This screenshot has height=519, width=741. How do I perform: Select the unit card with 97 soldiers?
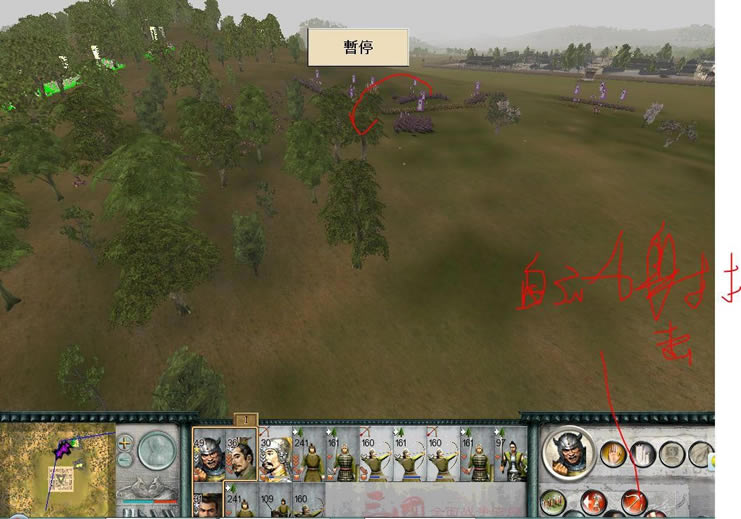tap(512, 457)
